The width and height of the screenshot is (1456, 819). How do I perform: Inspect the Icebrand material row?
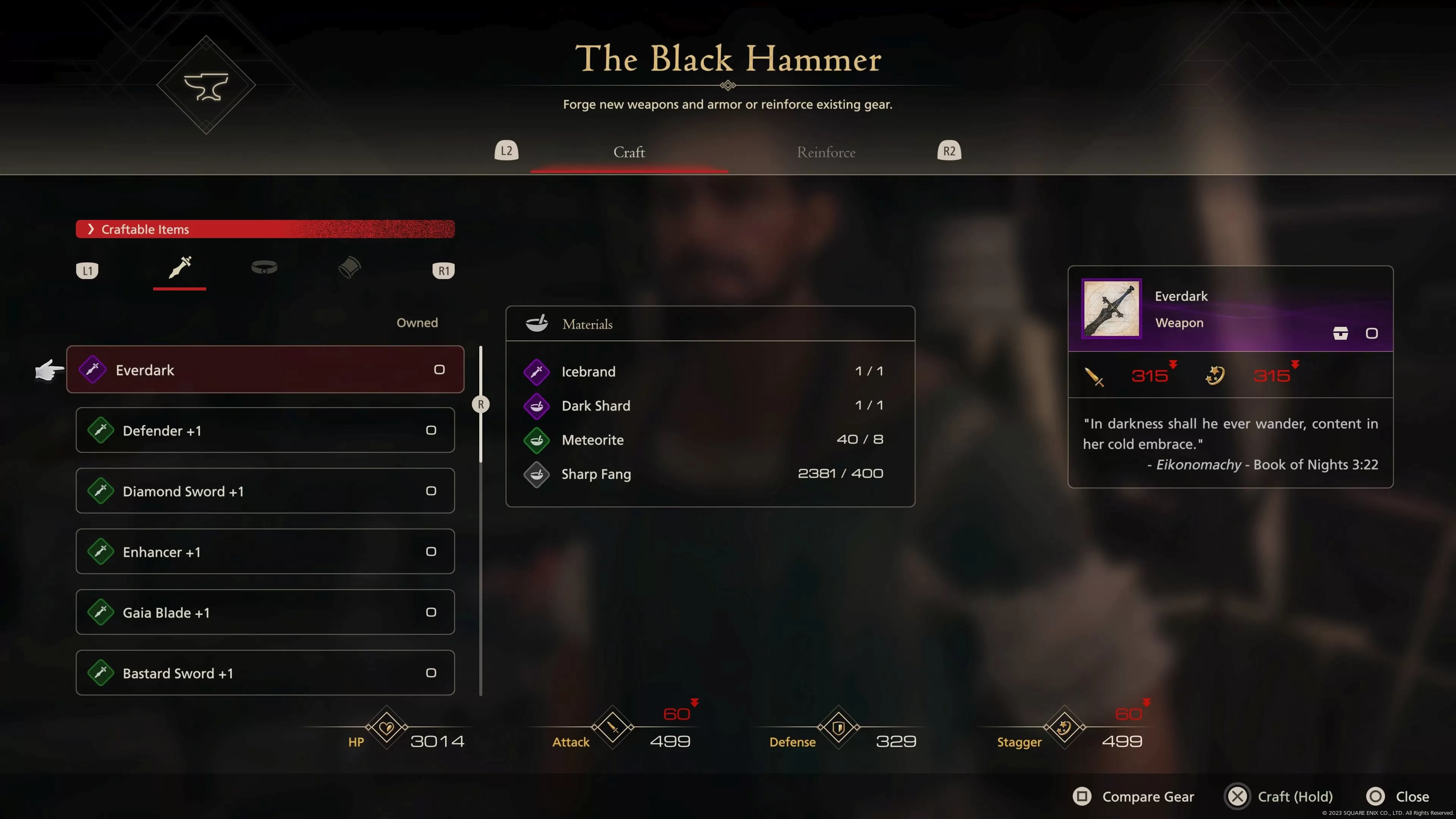coord(710,371)
